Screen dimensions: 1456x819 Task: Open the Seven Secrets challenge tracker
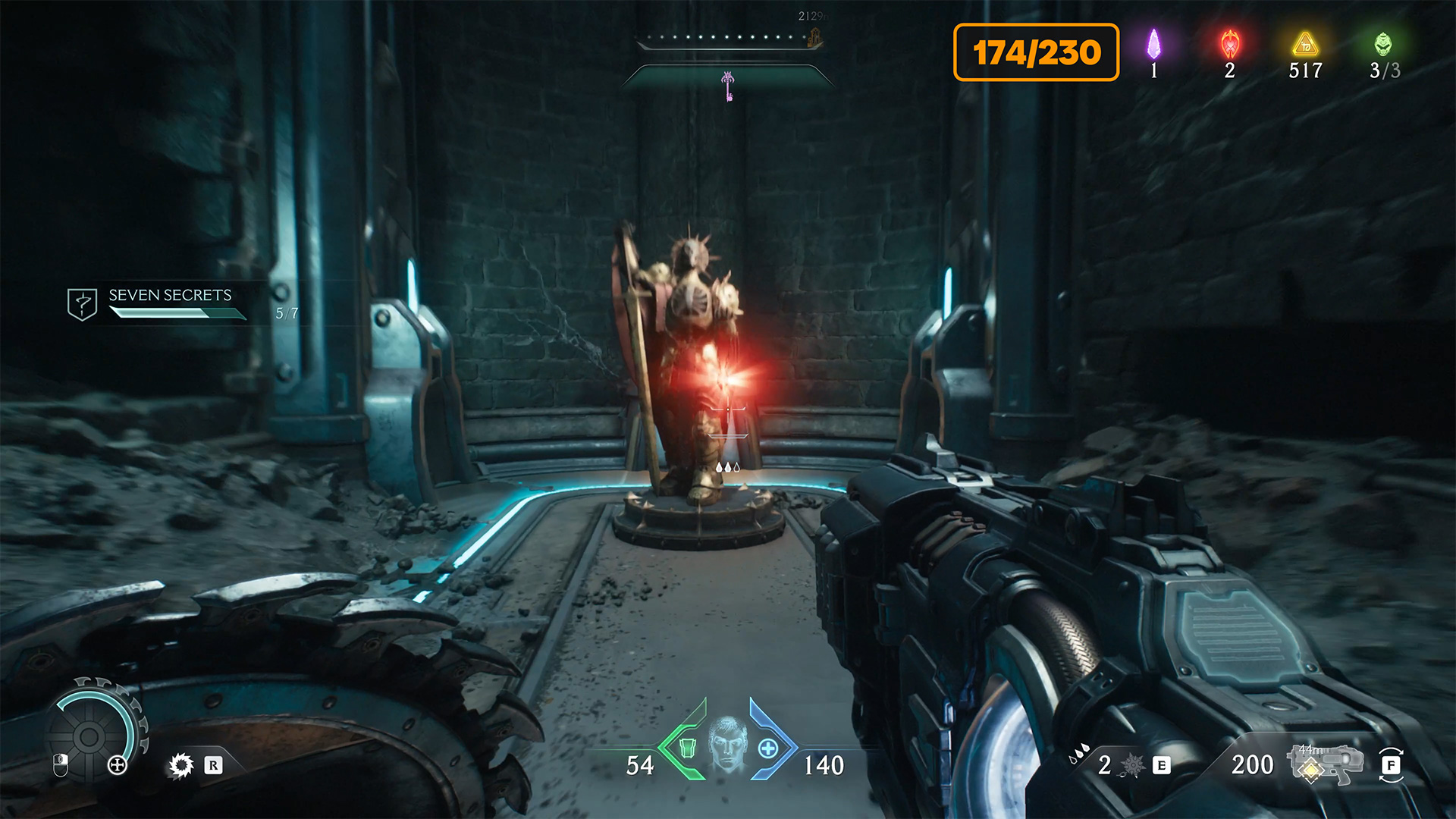[171, 296]
